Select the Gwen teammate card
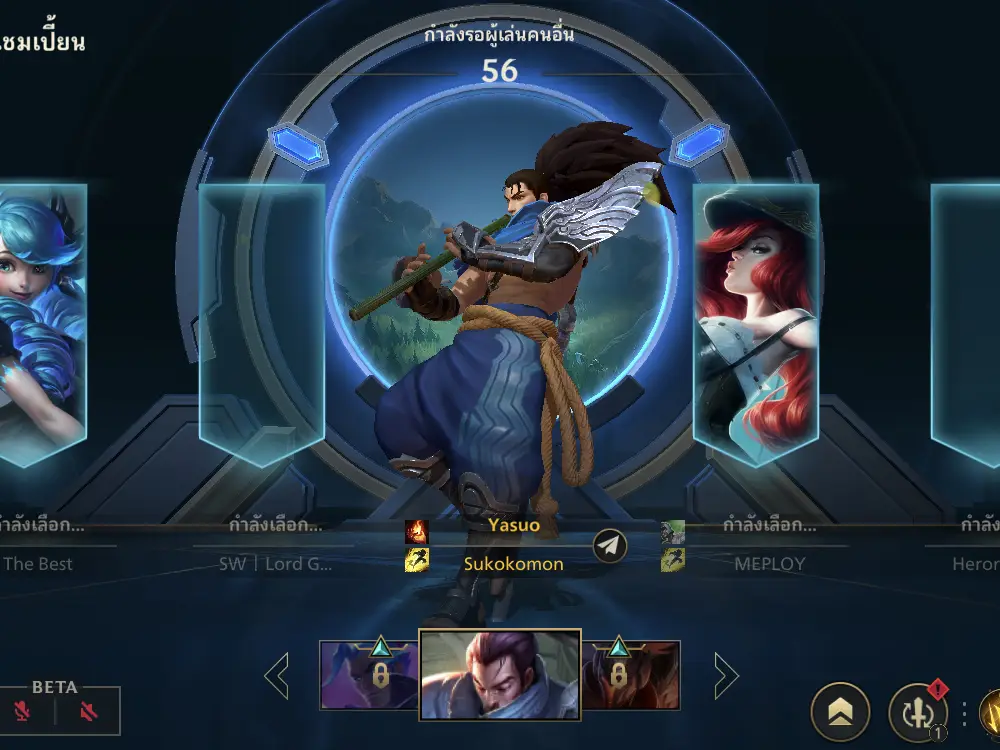 42,325
